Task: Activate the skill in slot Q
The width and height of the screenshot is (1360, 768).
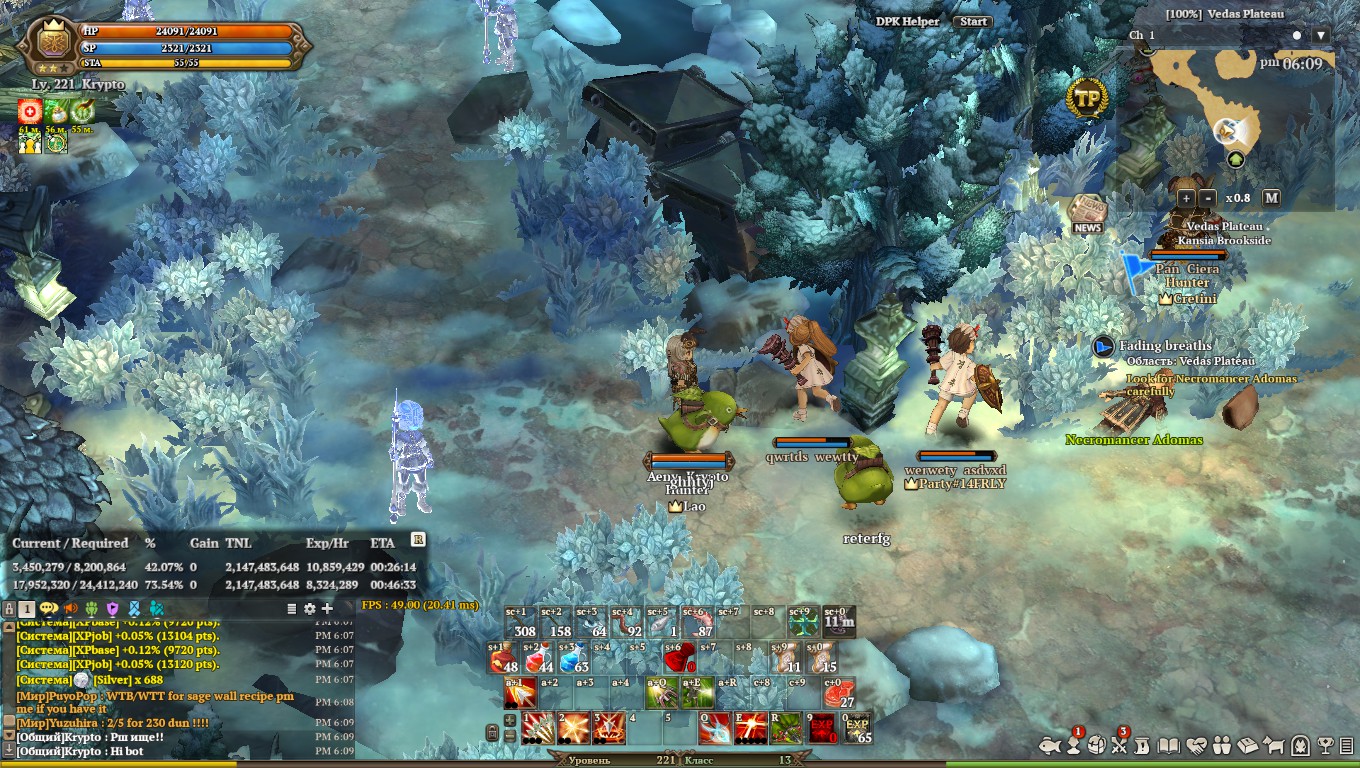Action: (x=714, y=728)
